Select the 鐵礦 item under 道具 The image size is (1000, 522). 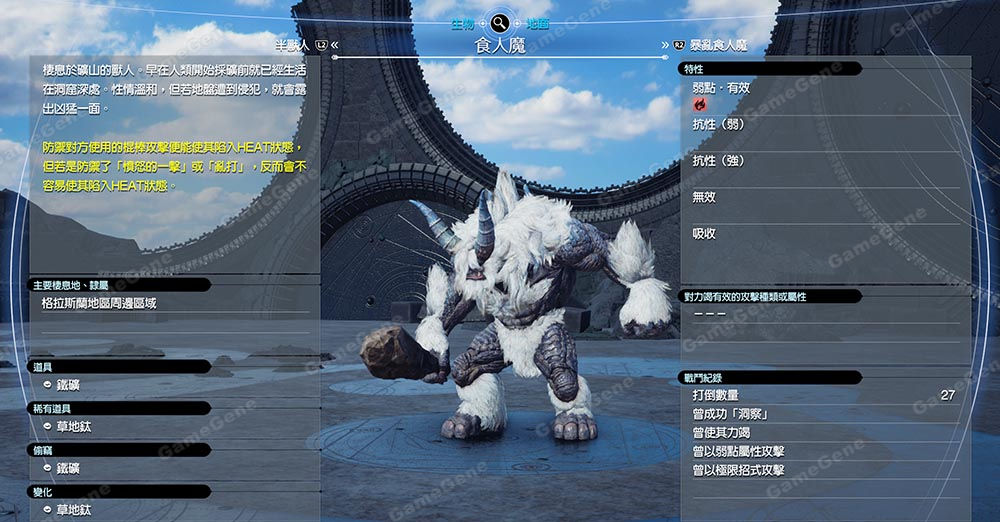coord(68,384)
